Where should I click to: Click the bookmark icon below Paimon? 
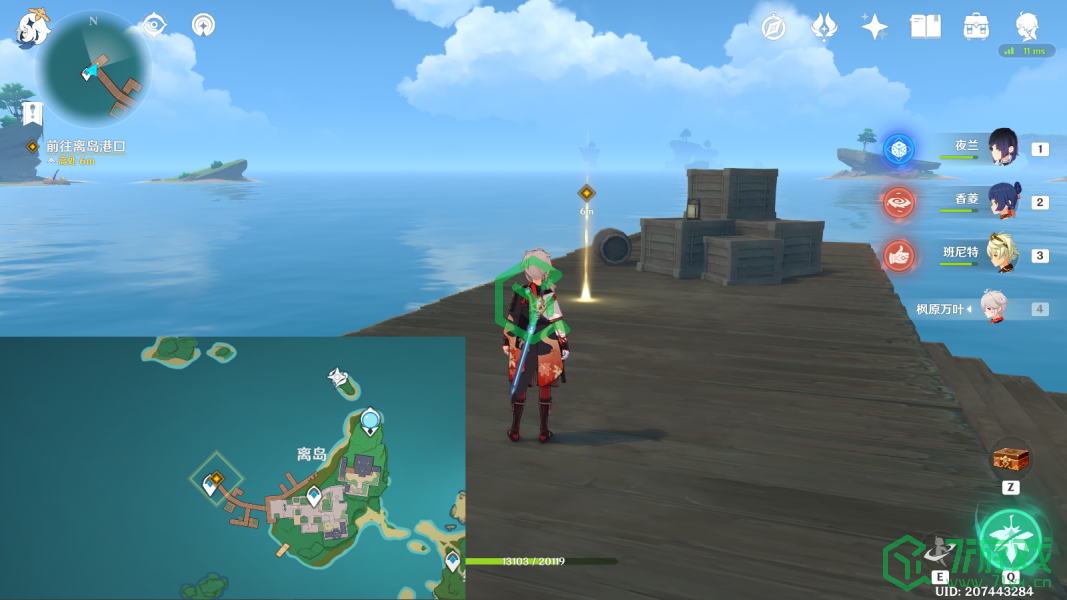pyautogui.click(x=32, y=113)
